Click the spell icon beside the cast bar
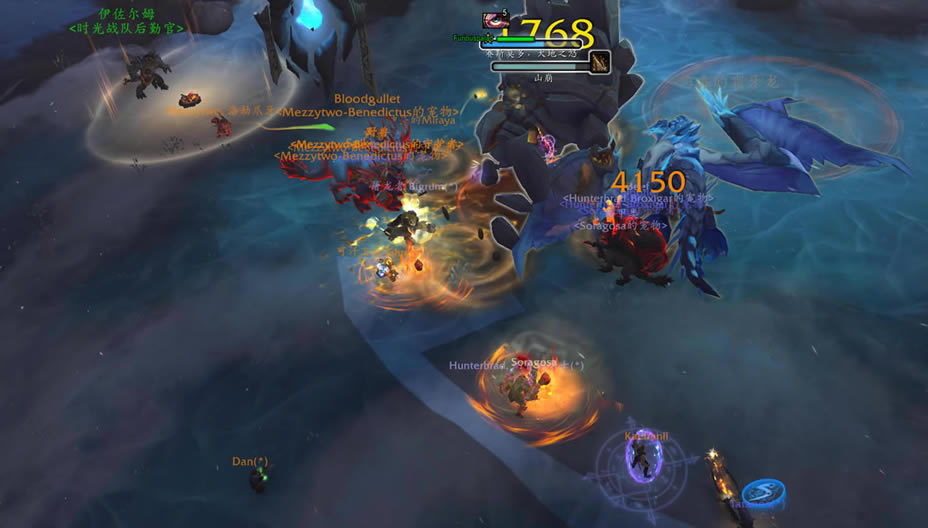 coord(600,62)
